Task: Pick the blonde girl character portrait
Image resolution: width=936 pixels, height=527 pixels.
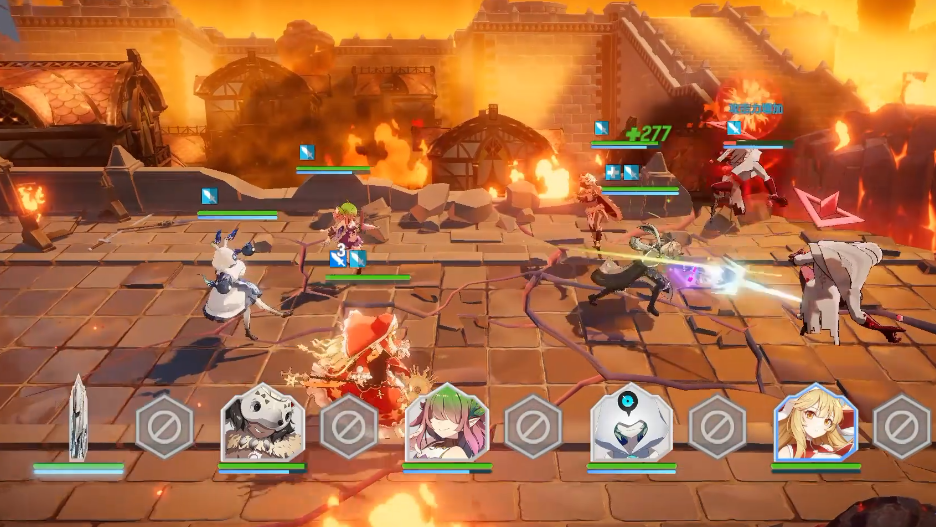Action: pyautogui.click(x=816, y=422)
